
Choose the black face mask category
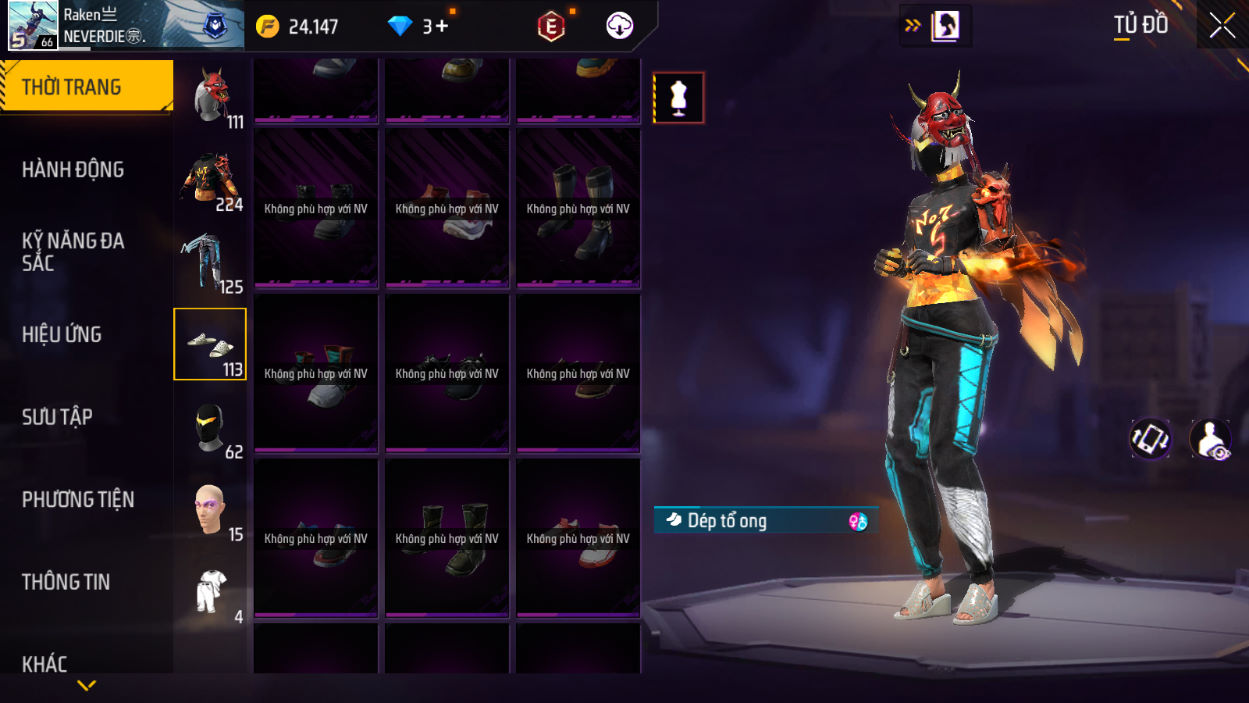tap(210, 427)
